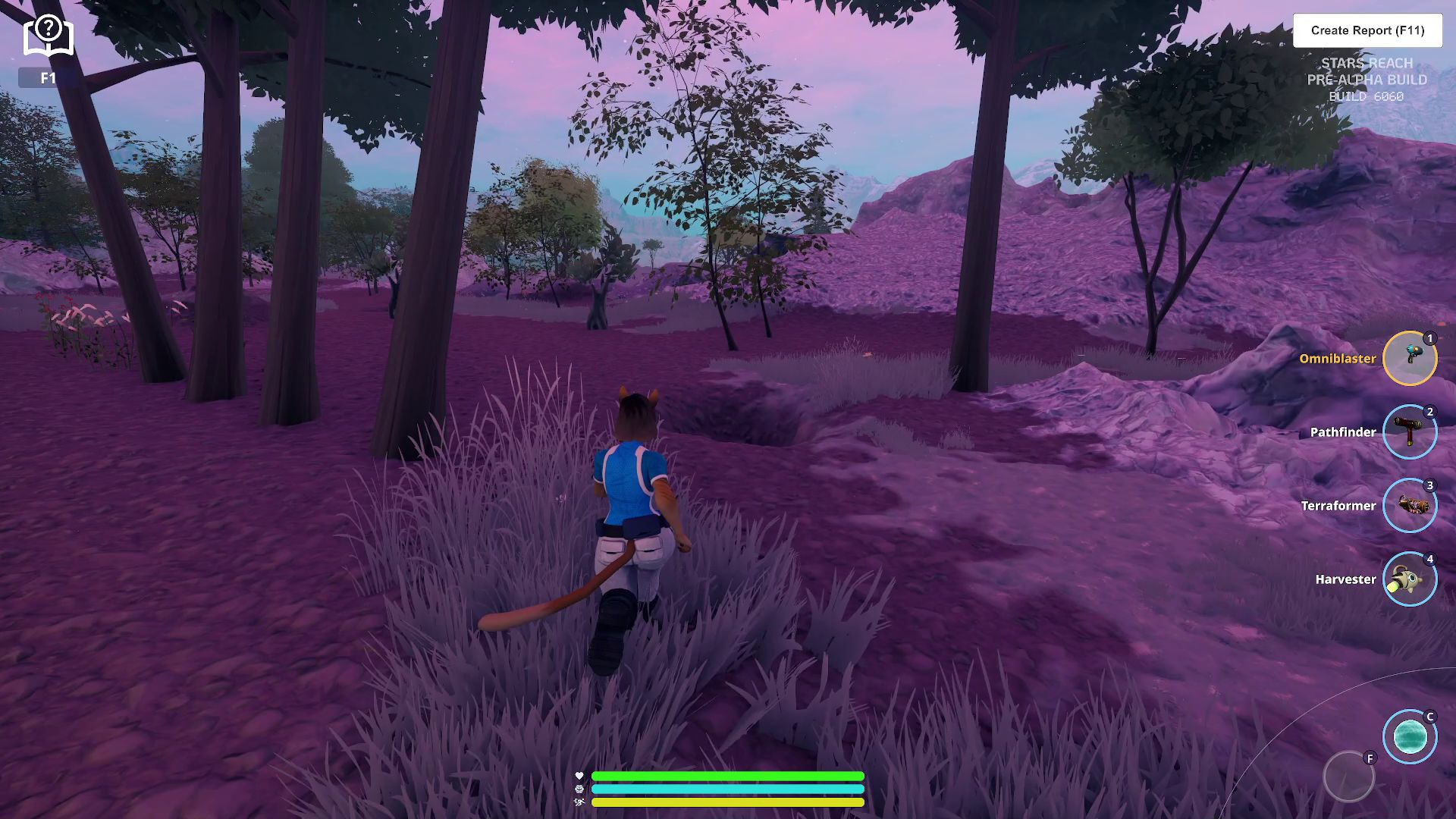This screenshot has height=819, width=1456.
Task: Select the Omniblaster tool slot
Action: [x=1409, y=358]
